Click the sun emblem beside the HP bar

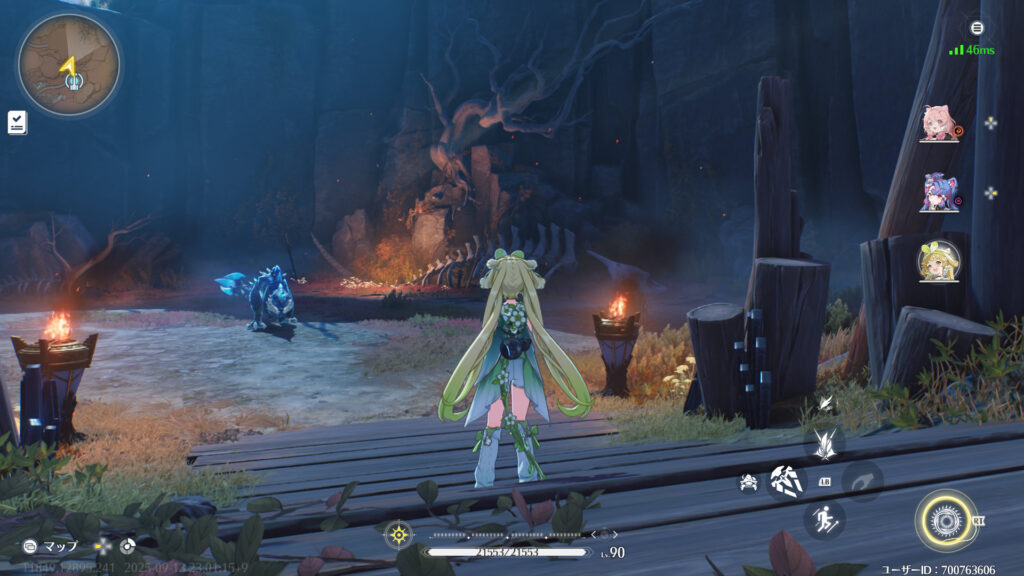399,535
